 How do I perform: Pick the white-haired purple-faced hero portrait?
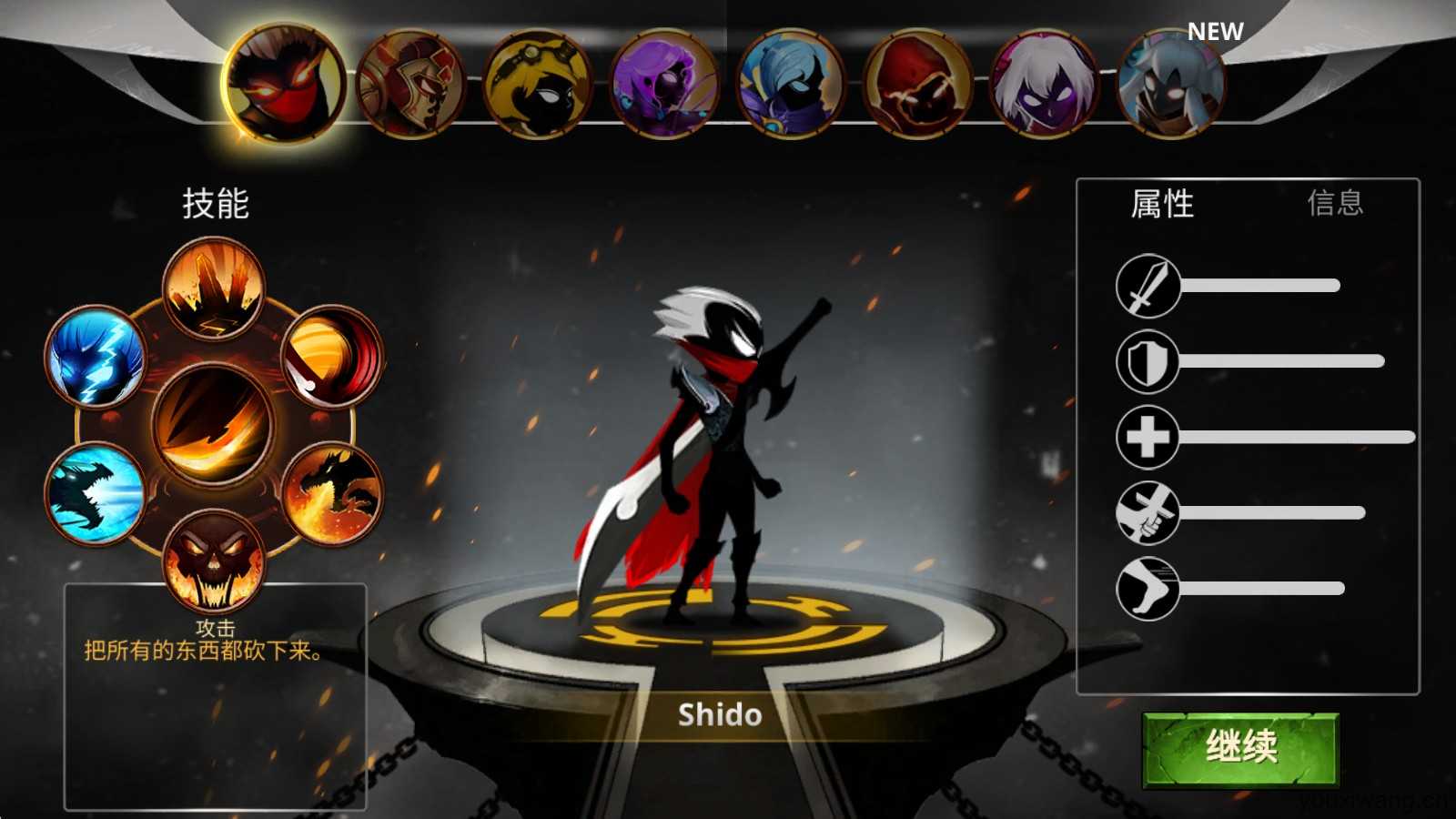coord(1045,85)
